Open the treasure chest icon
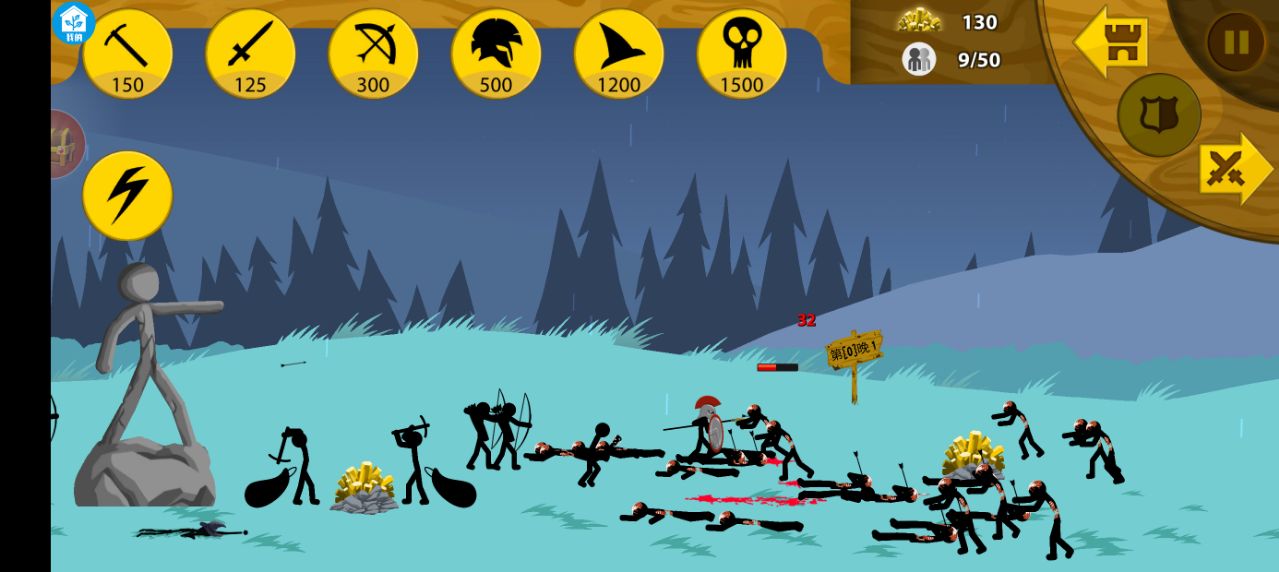 click(66, 145)
